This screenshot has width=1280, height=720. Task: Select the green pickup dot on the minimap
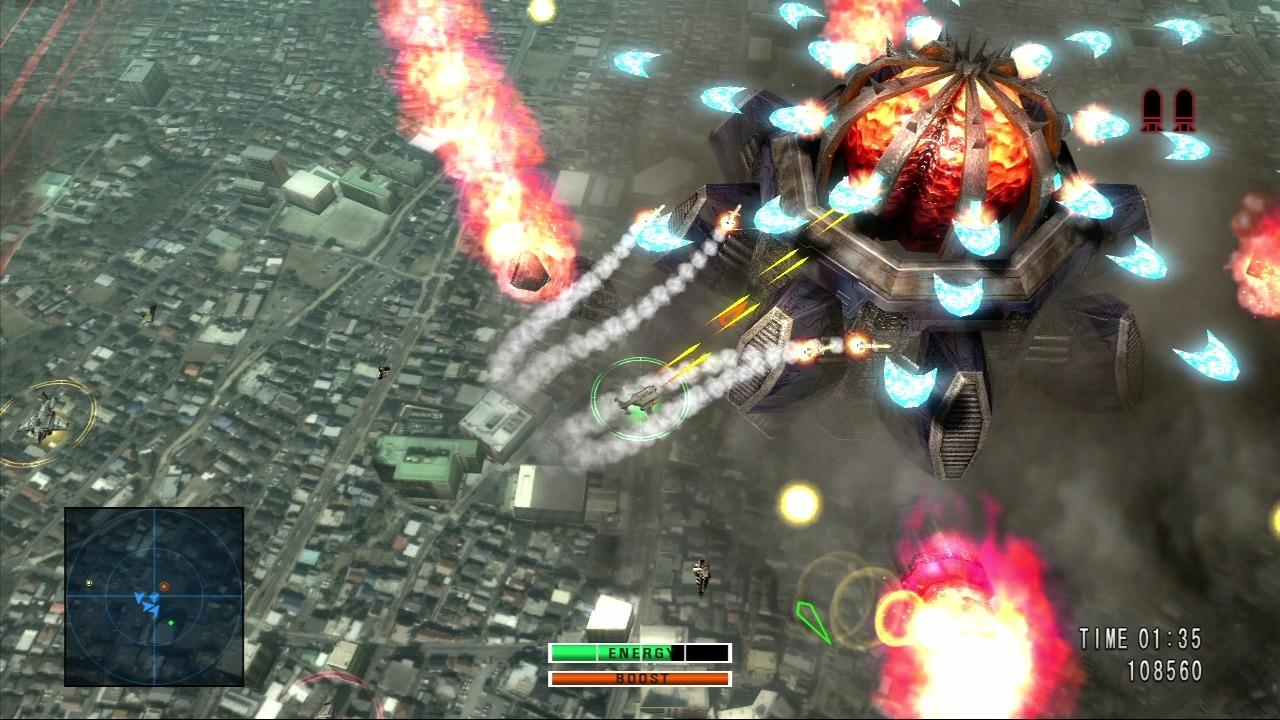172,623
